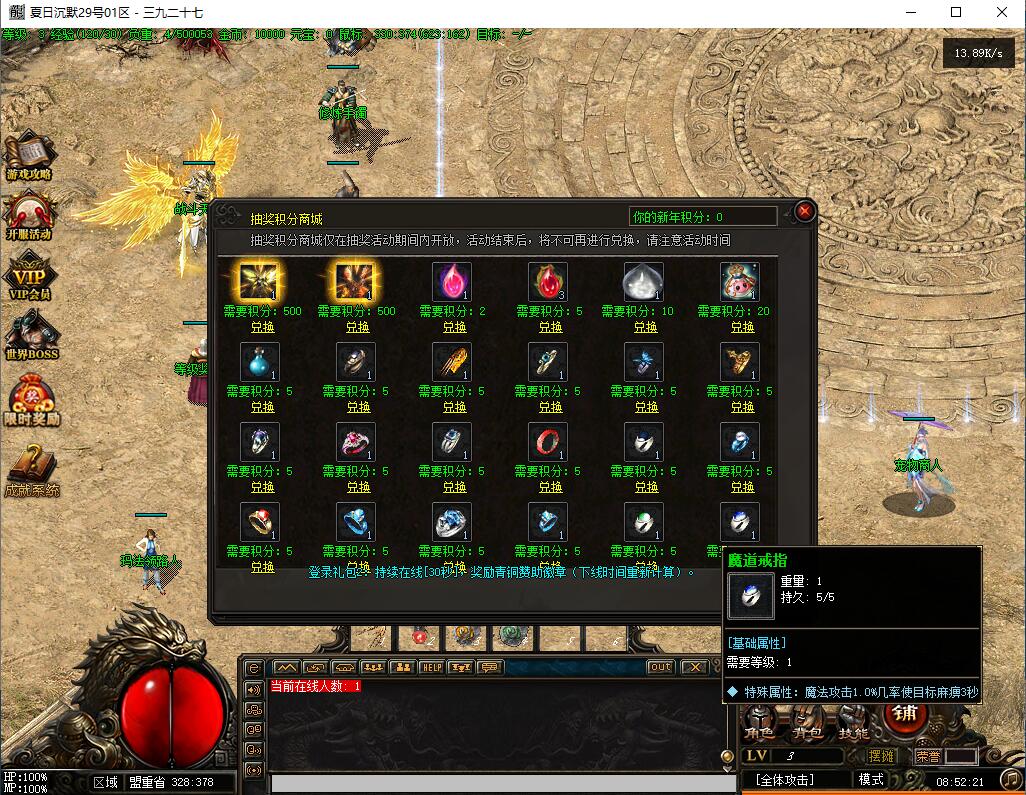This screenshot has height=795, width=1026.
Task: Maximize the game window
Action: click(956, 12)
